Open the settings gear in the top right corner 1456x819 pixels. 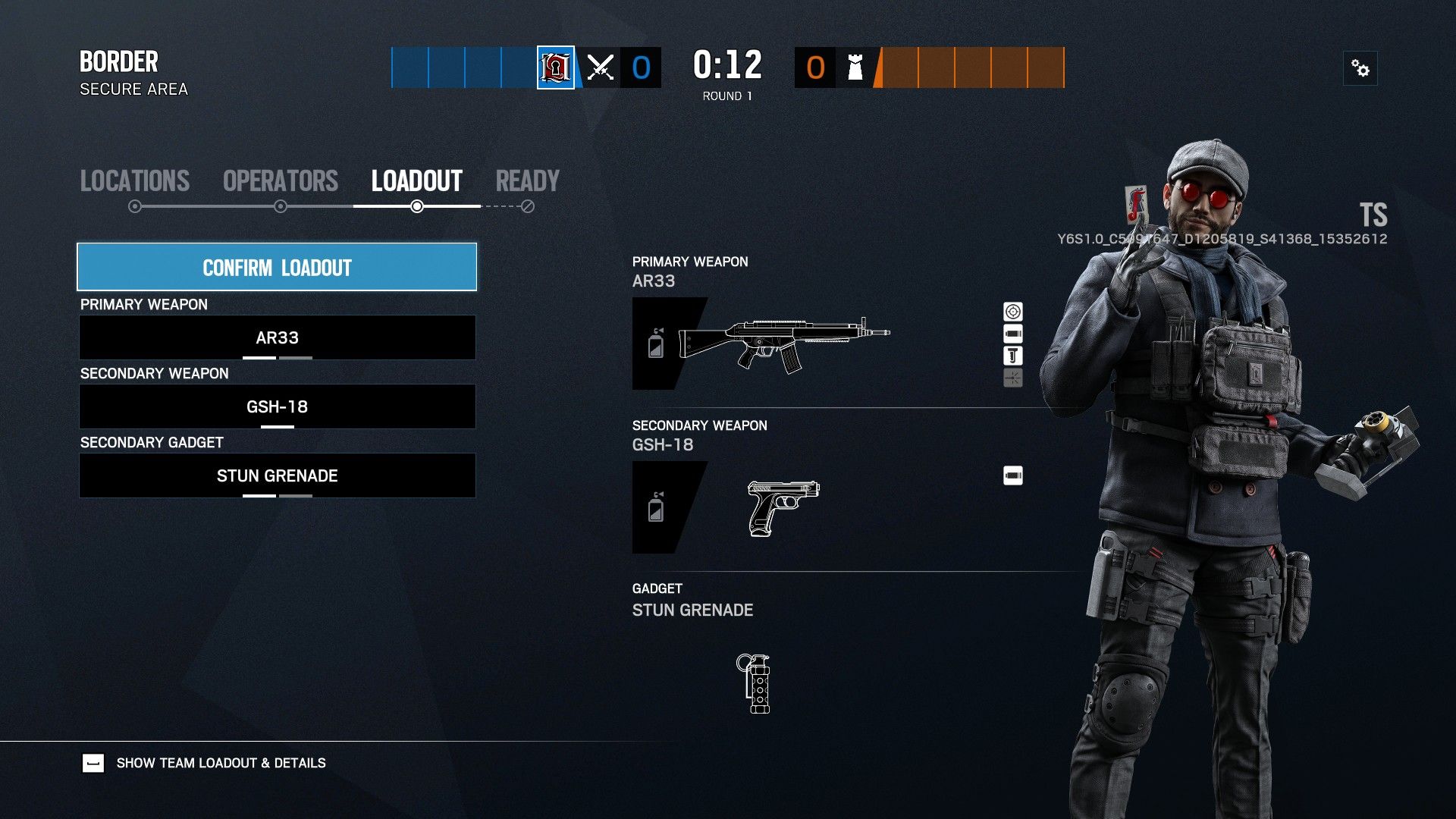pyautogui.click(x=1361, y=67)
